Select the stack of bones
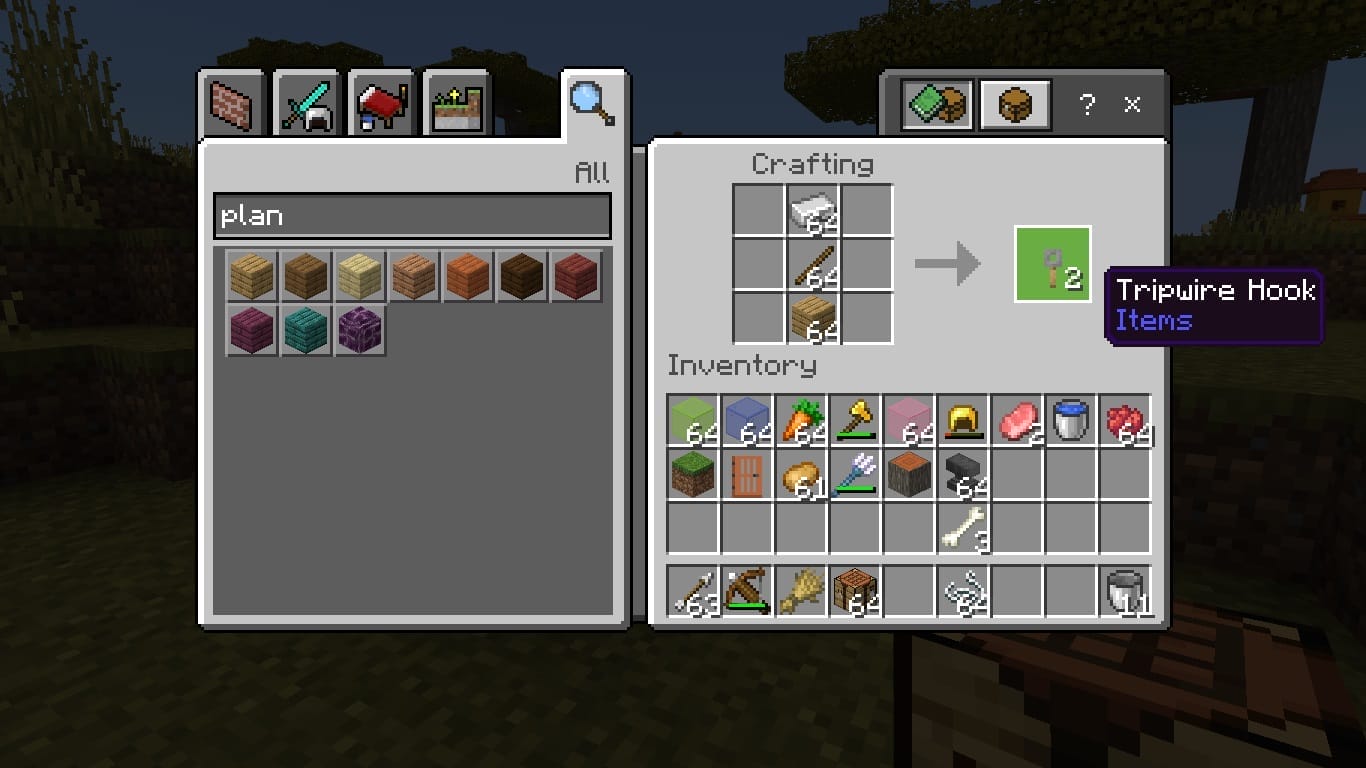 pos(963,530)
